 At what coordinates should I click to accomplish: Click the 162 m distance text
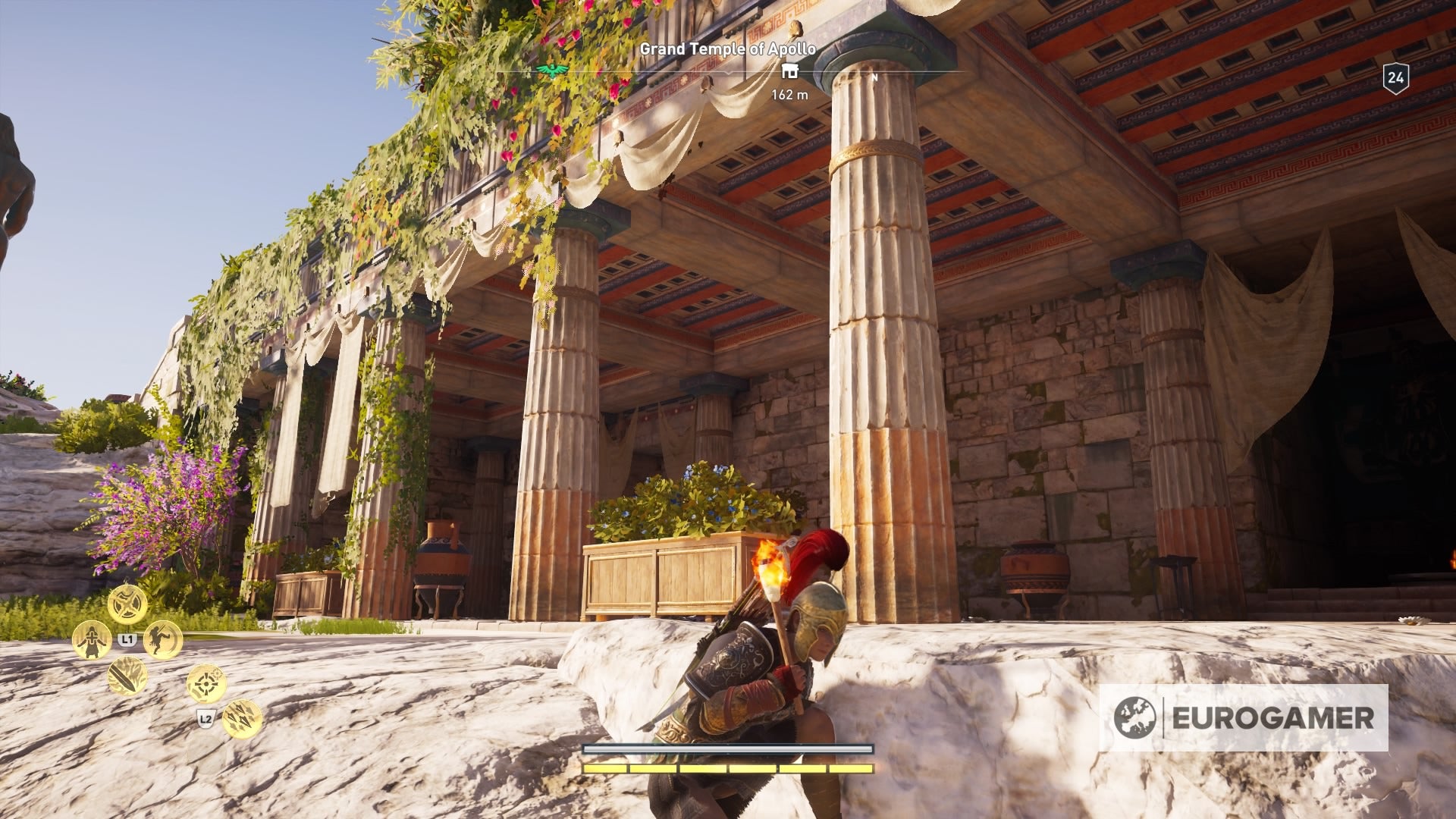coord(789,93)
